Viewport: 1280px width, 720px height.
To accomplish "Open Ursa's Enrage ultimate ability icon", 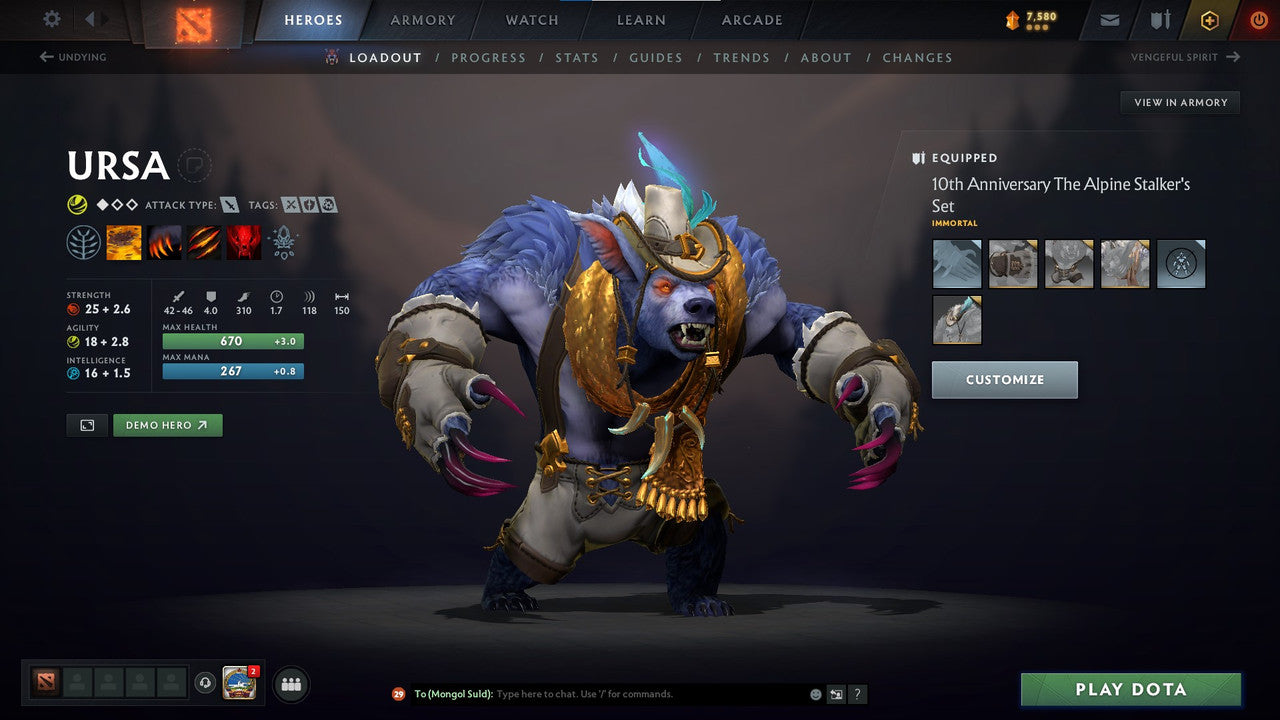I will pyautogui.click(x=244, y=241).
